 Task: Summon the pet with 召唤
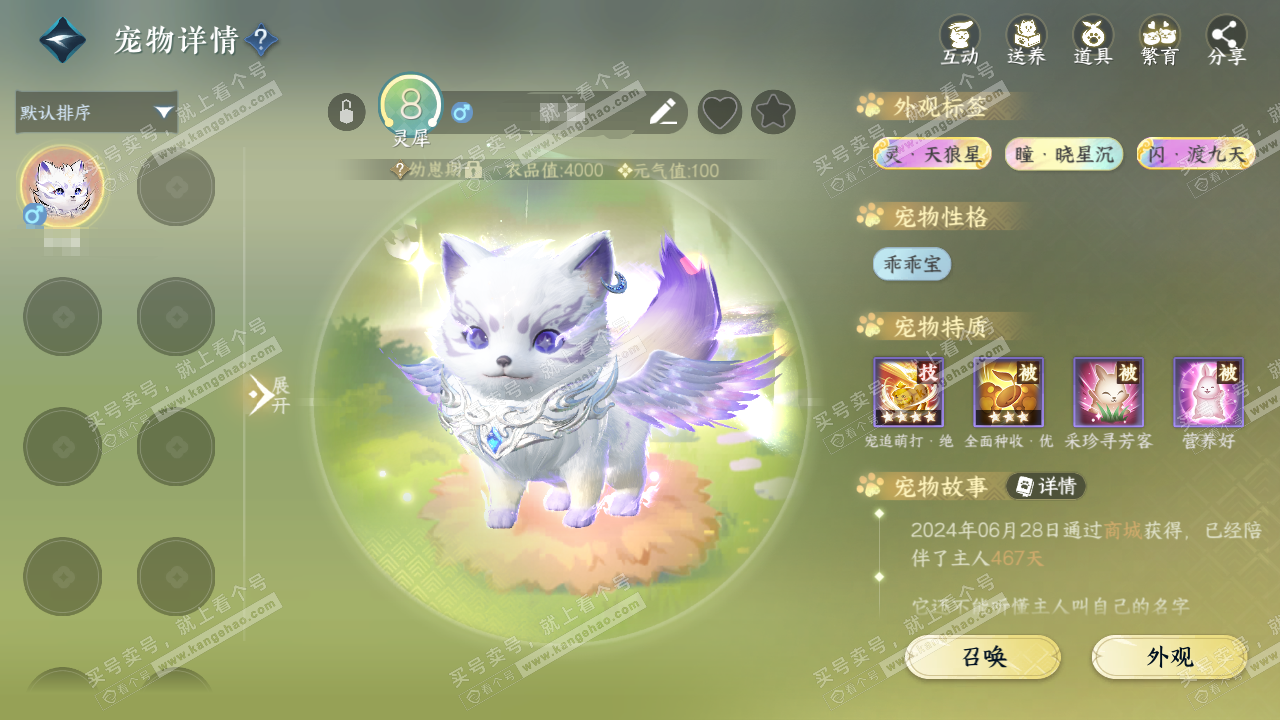click(x=983, y=657)
